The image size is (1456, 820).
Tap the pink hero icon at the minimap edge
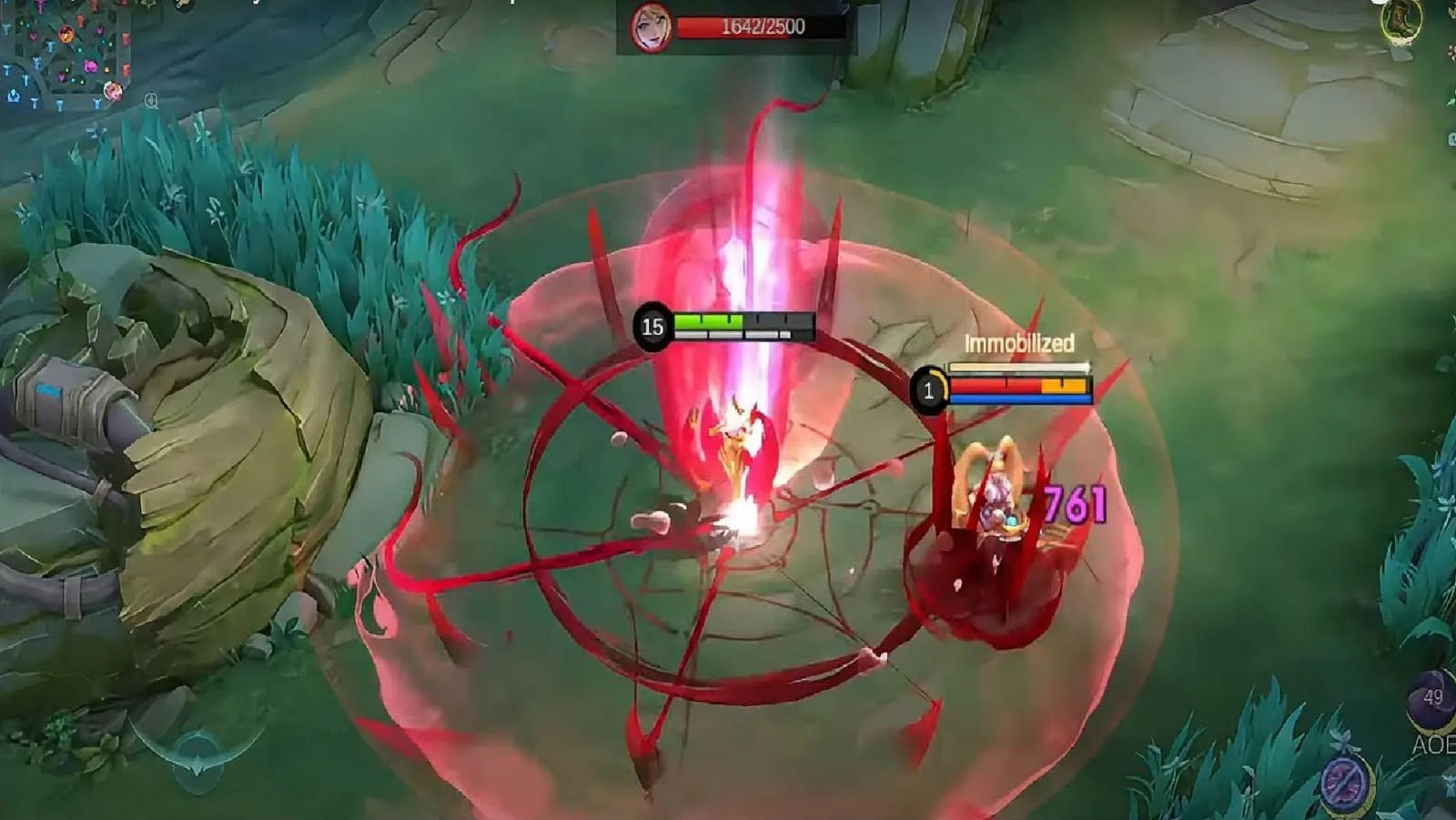(113, 91)
